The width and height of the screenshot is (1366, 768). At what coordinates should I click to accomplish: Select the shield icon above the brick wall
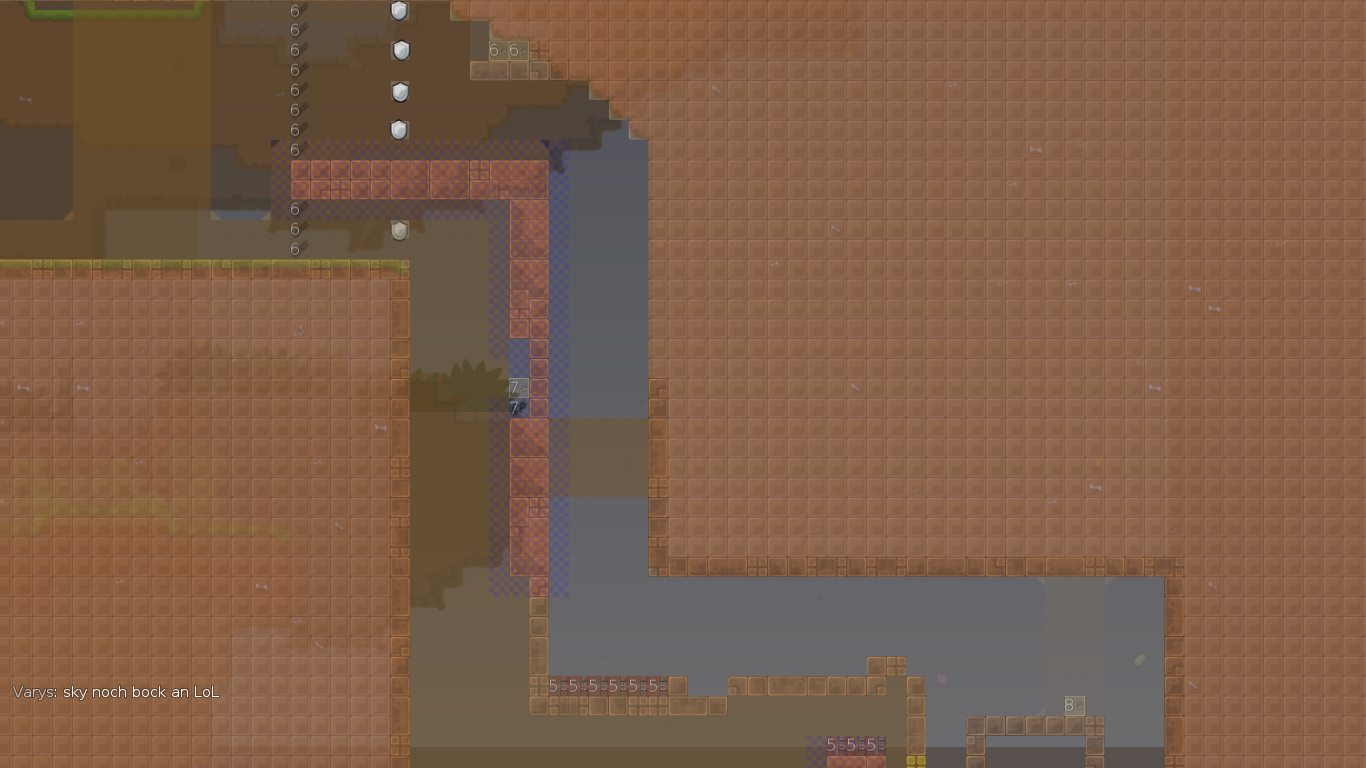(x=400, y=130)
